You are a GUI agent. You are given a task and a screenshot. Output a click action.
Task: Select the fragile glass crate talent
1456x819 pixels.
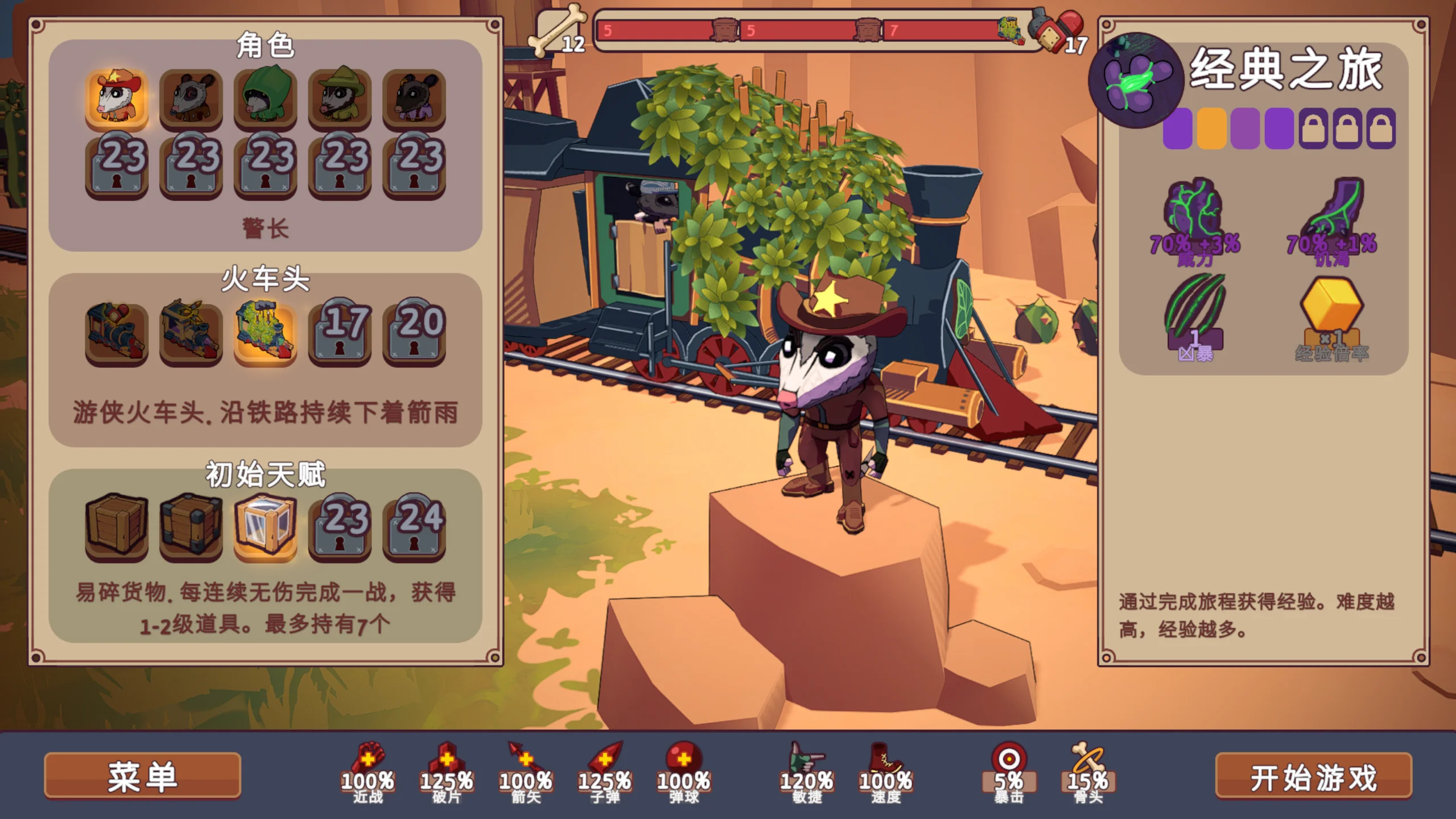(x=265, y=526)
